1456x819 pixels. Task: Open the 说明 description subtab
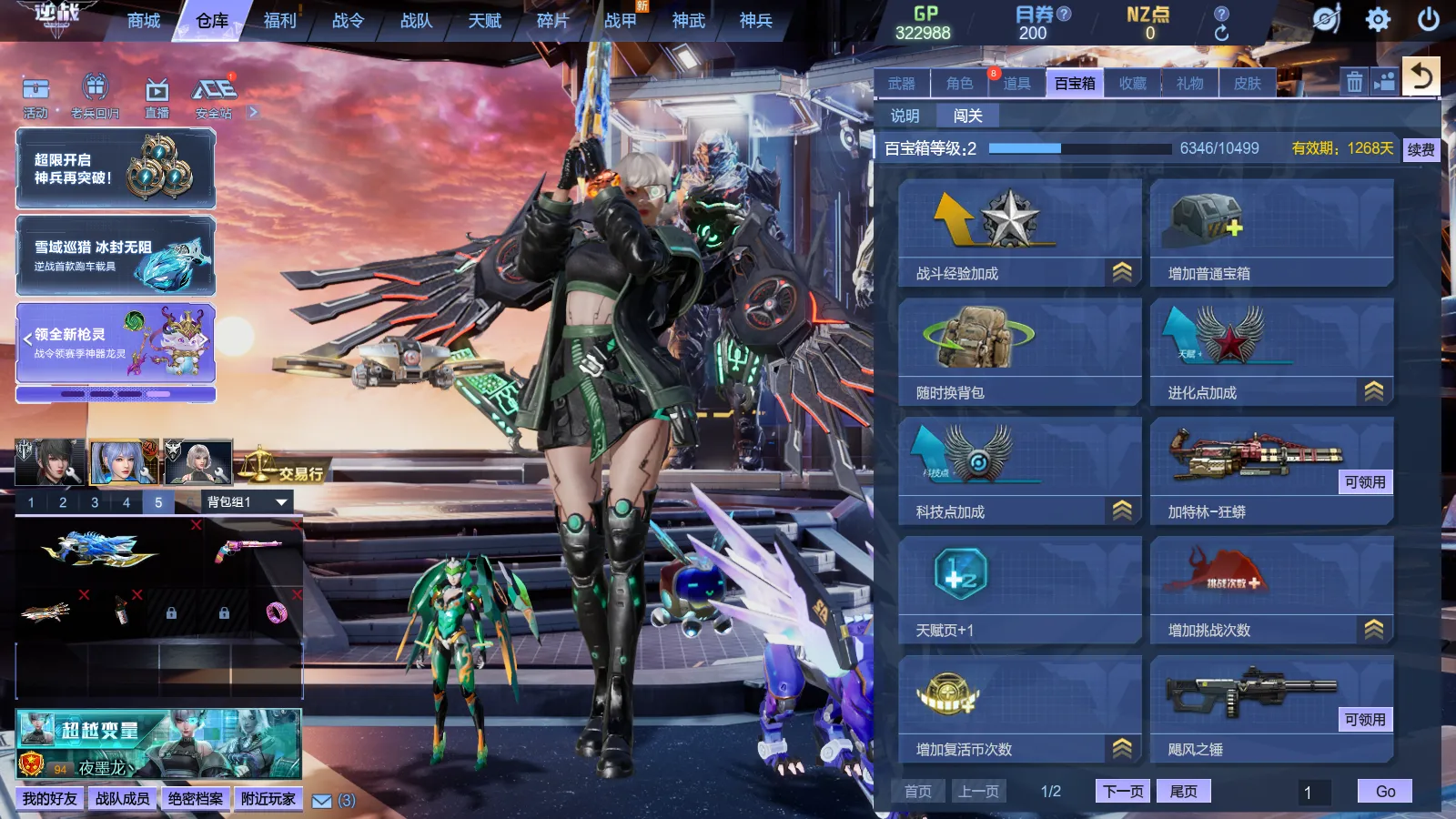tap(905, 116)
